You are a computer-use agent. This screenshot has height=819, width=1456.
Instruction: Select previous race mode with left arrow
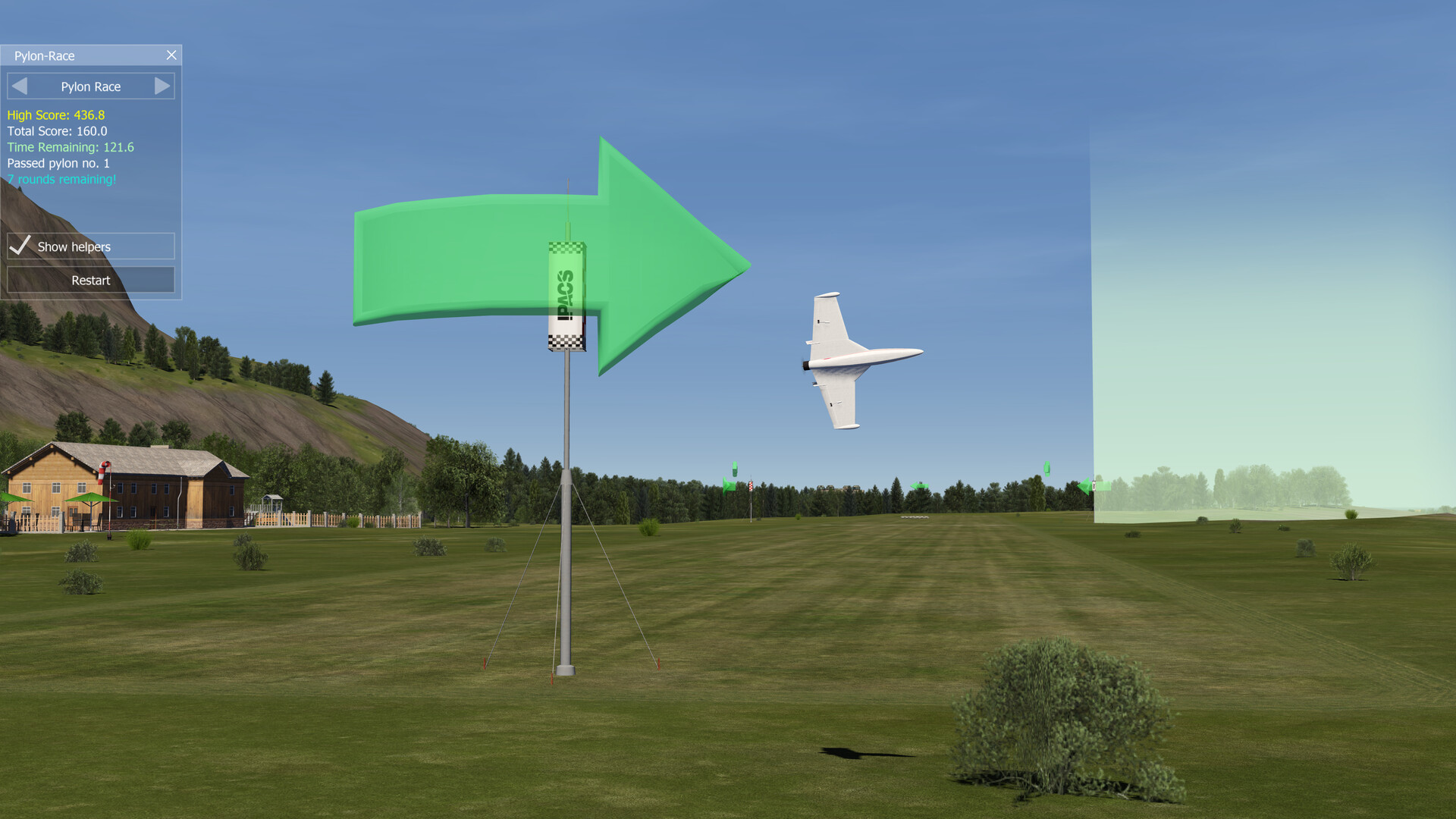point(20,86)
